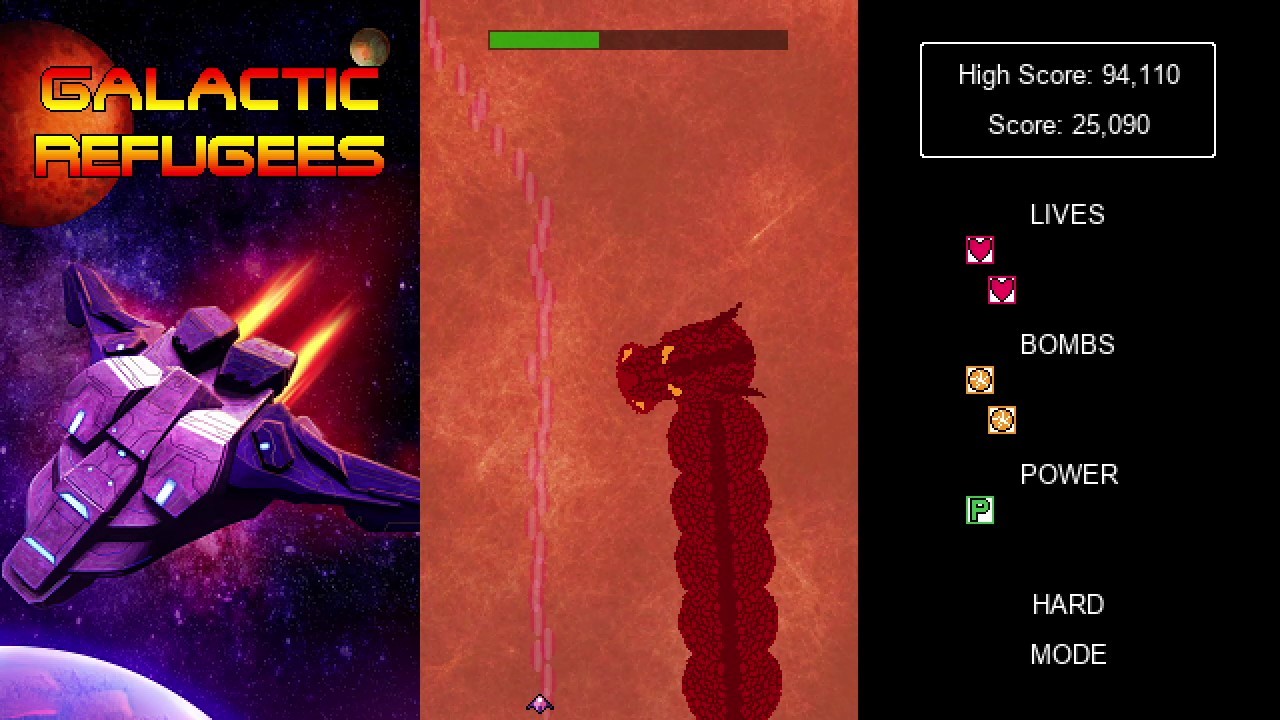The image size is (1280, 720).
Task: Click the boss health bar at the top
Action: coord(637,40)
